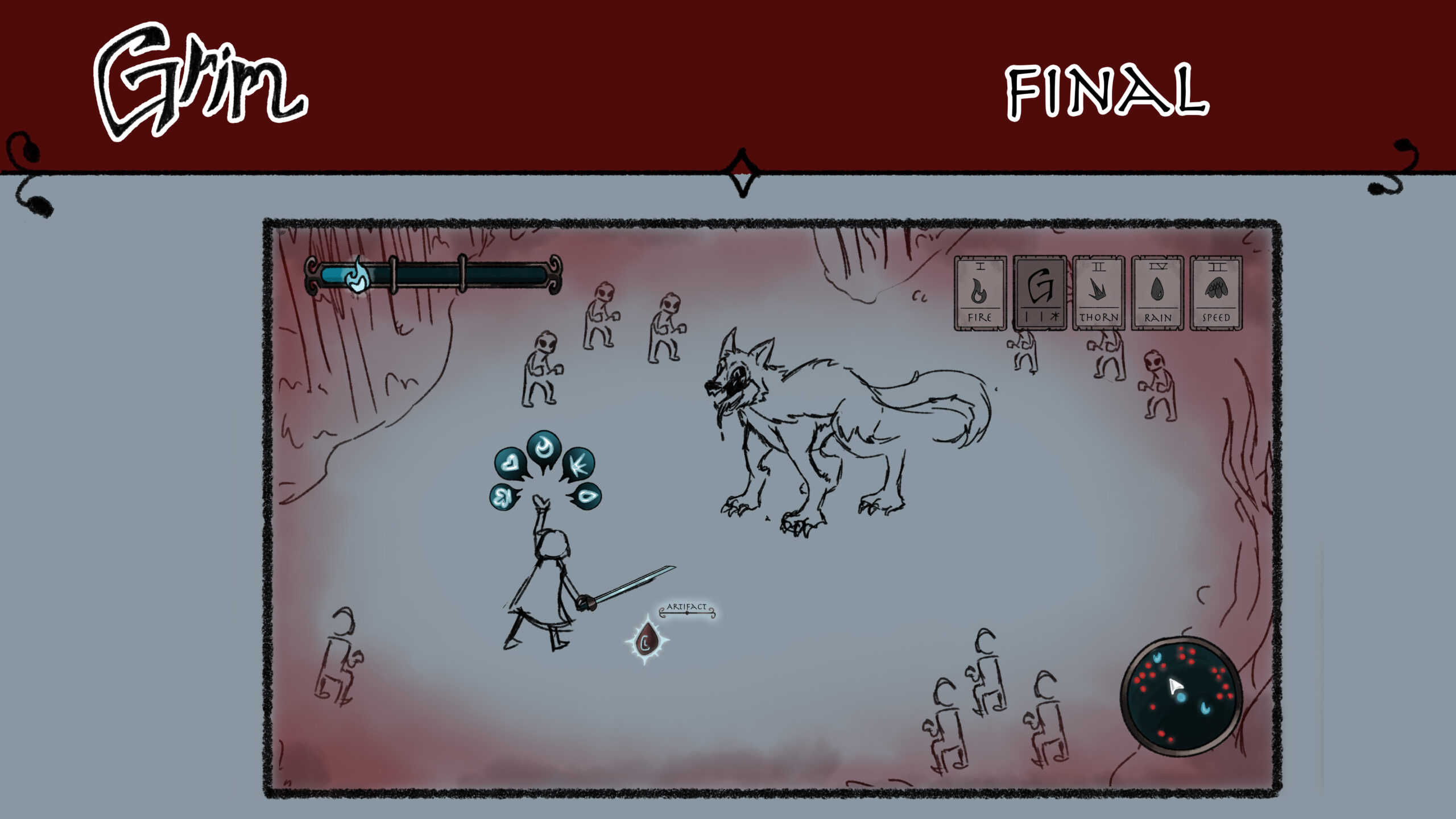Click the glowing Artifact droplet marker
This screenshot has height=819, width=1456.
click(x=646, y=641)
